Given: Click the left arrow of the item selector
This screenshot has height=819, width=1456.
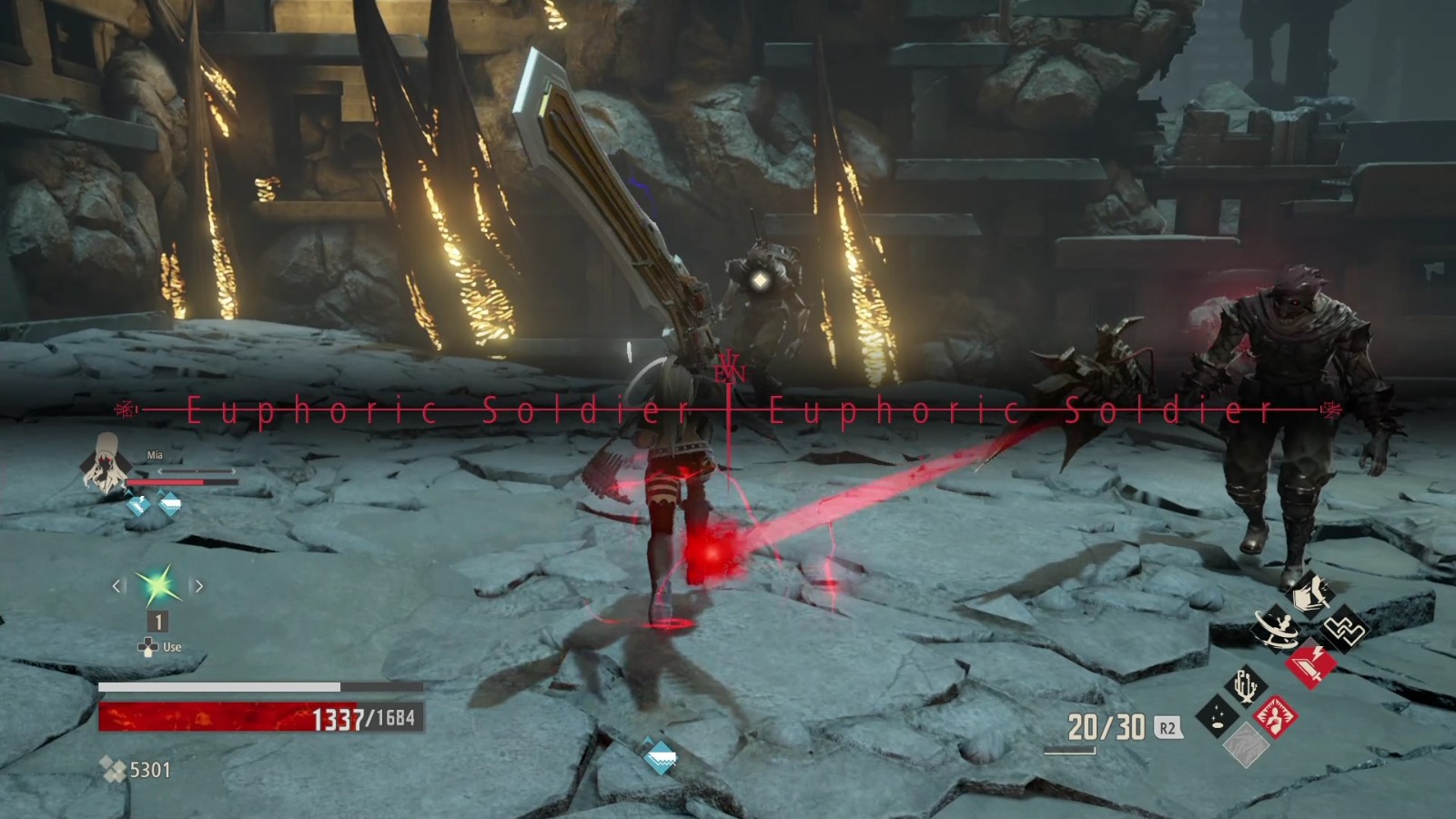Looking at the screenshot, I should point(116,585).
